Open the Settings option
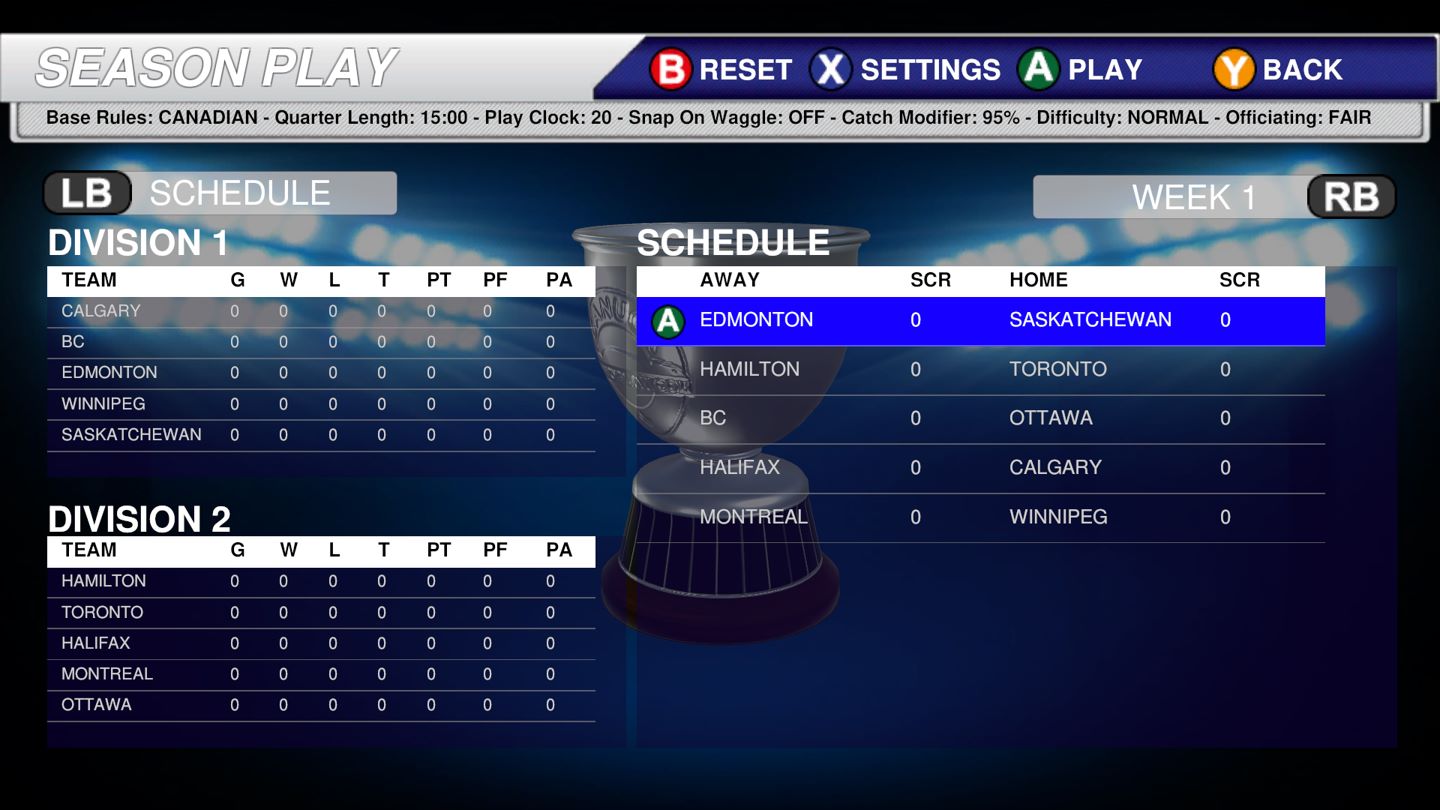The height and width of the screenshot is (810, 1440). (x=905, y=69)
